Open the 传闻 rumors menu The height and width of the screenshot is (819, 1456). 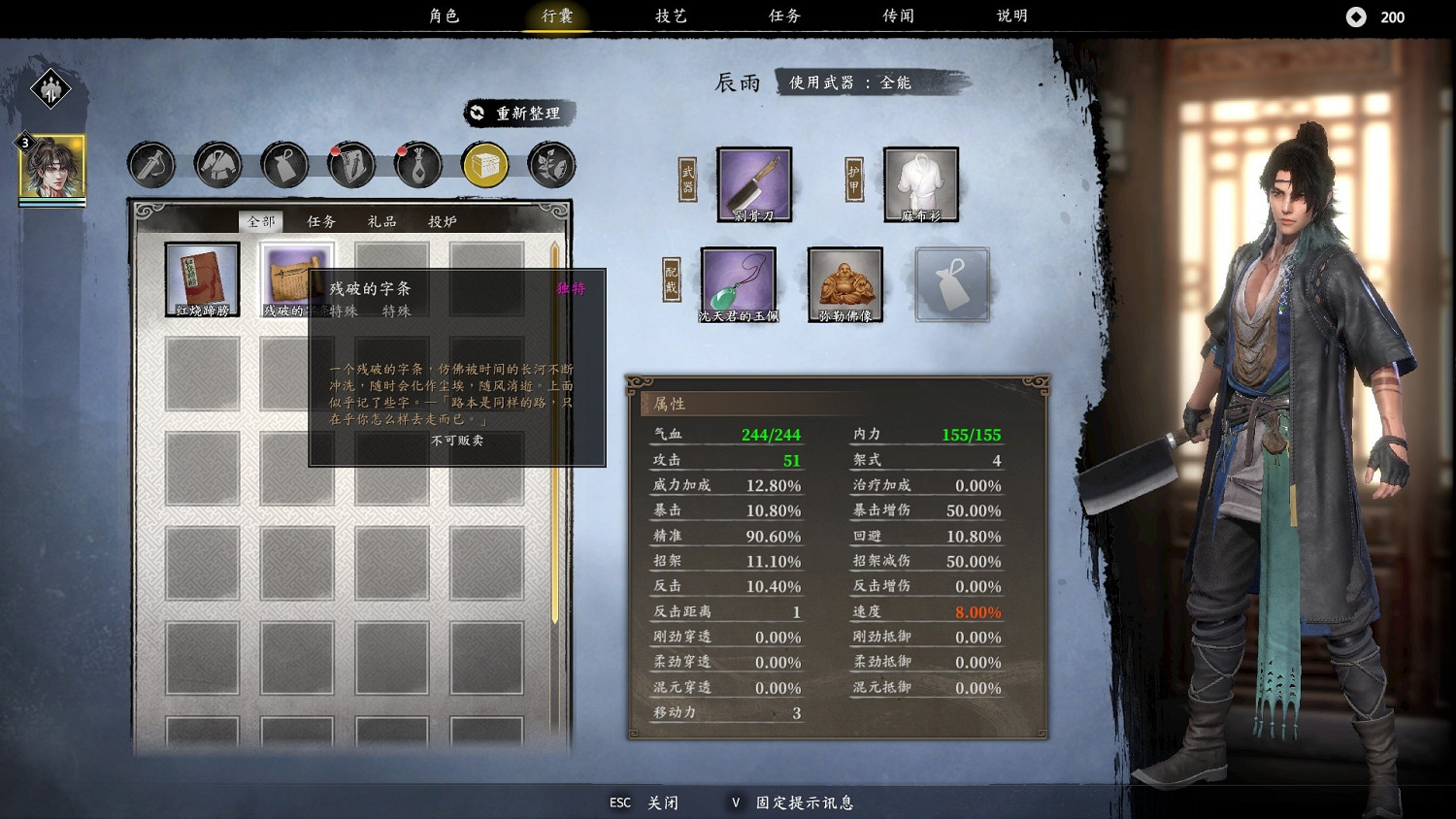(x=898, y=16)
